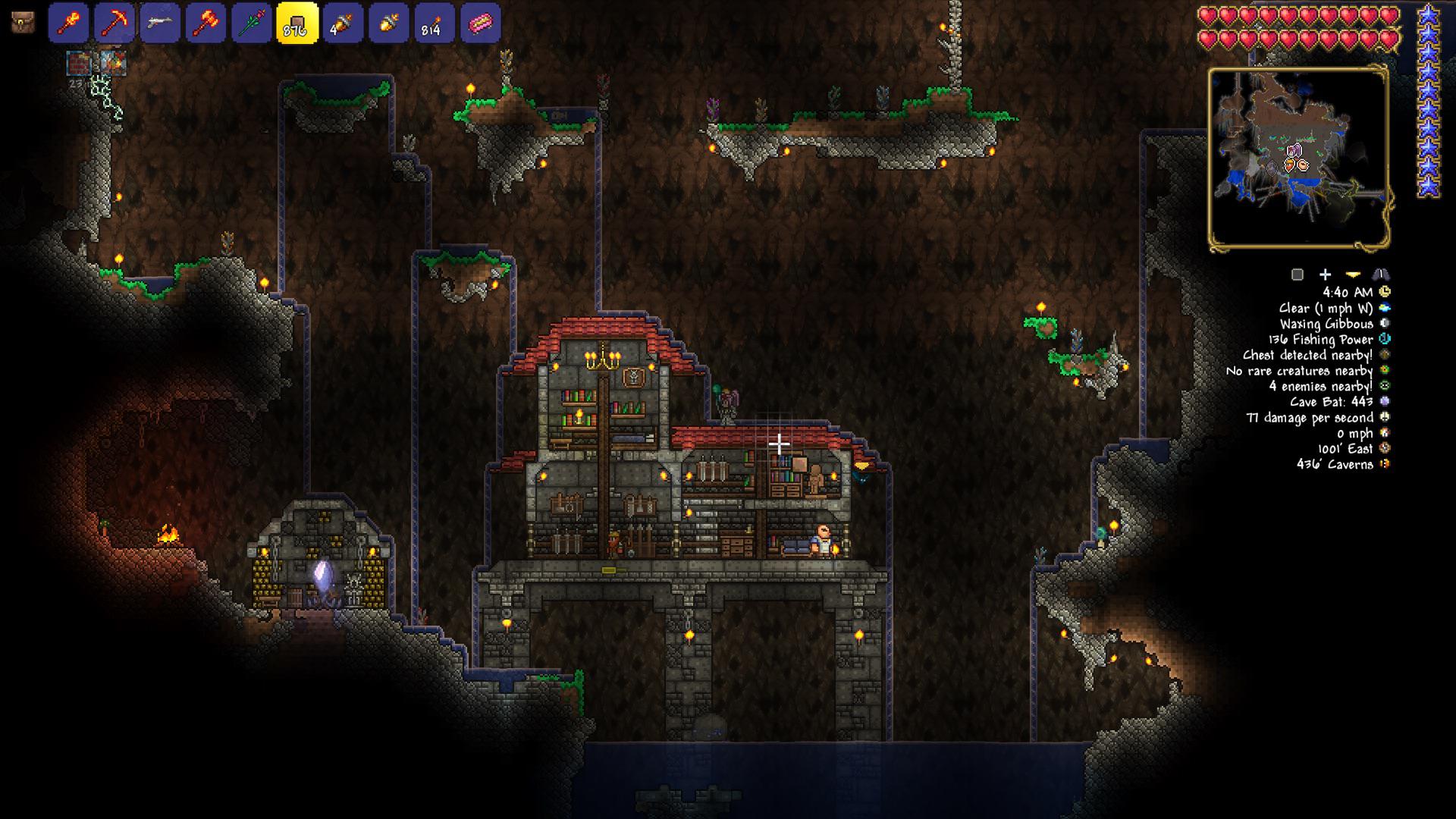This screenshot has width=1456, height=819.
Task: Click the bag icon left of the hotbar
Action: [x=22, y=23]
